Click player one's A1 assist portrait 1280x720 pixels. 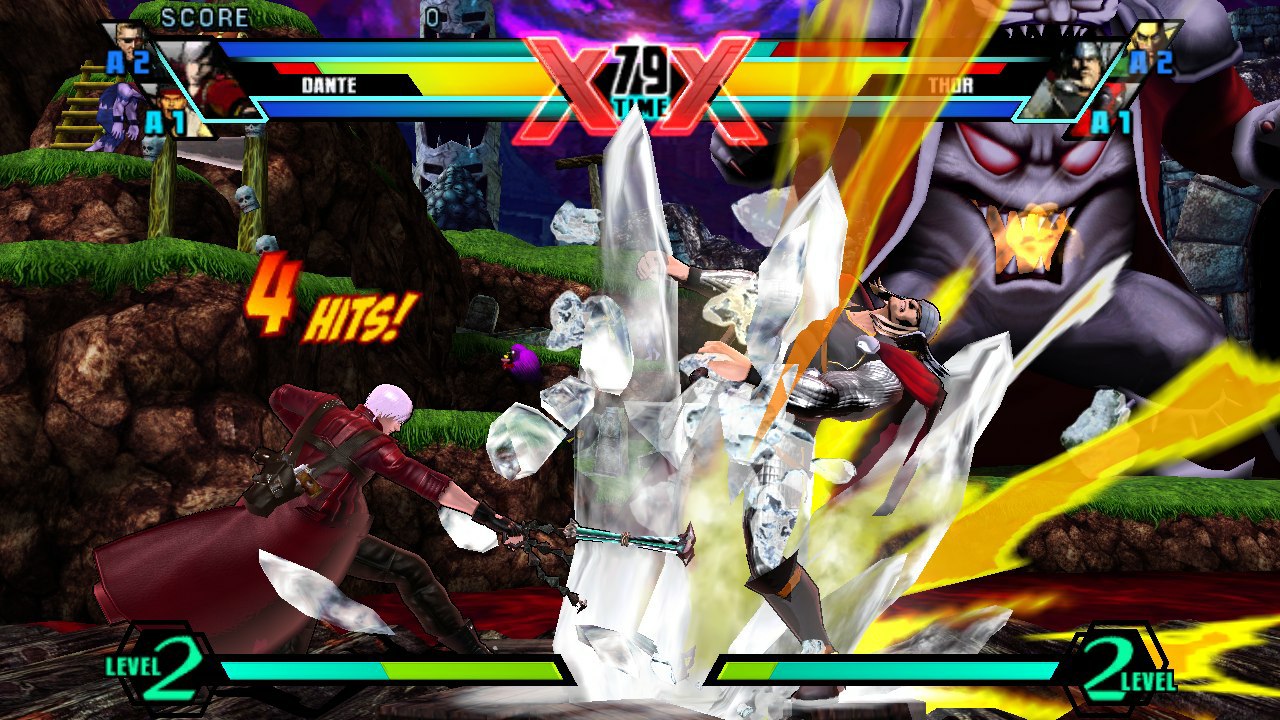(170, 105)
